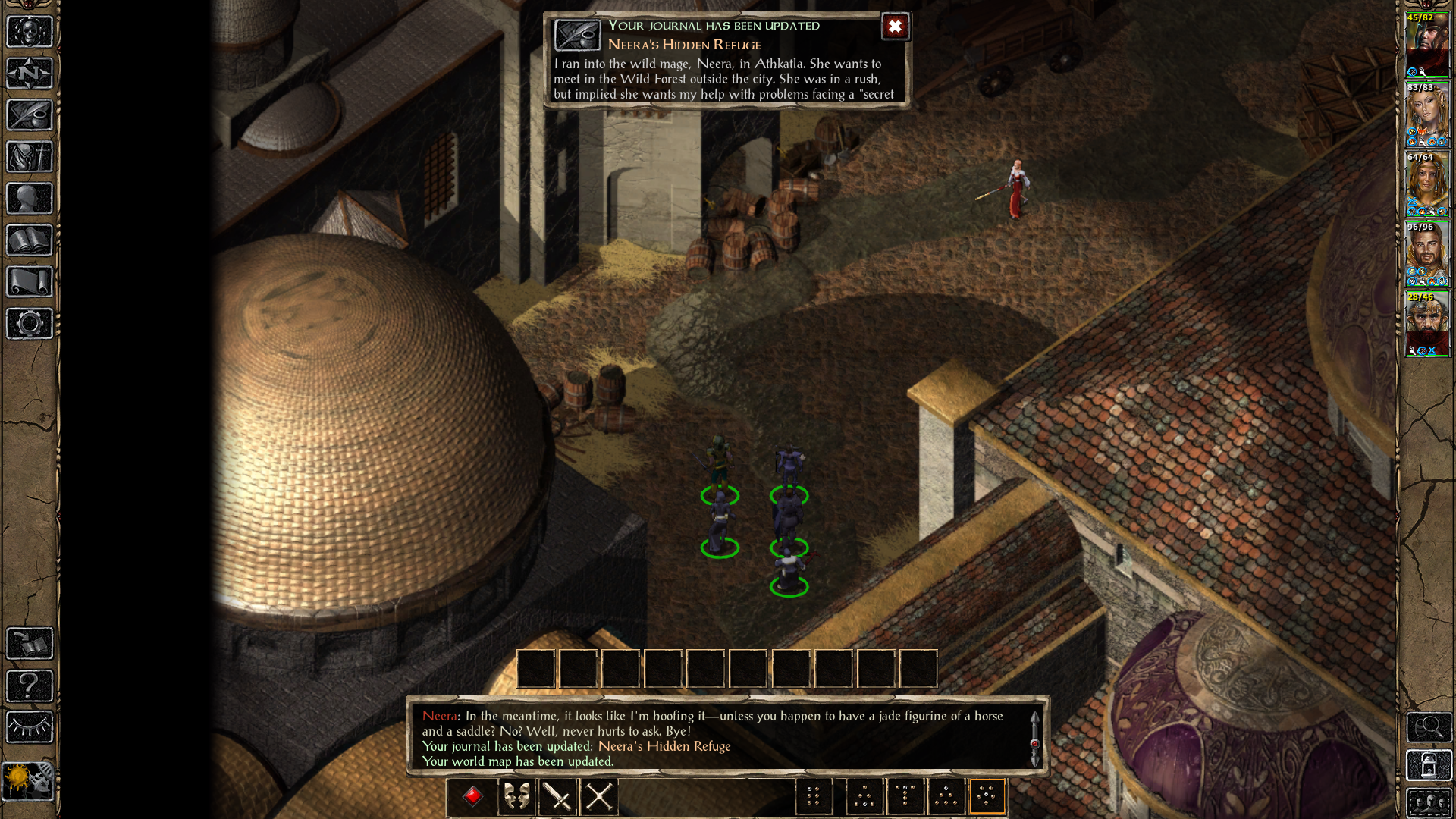The image size is (1456, 819).
Task: Open the priest scroll screen
Action: 30,282
